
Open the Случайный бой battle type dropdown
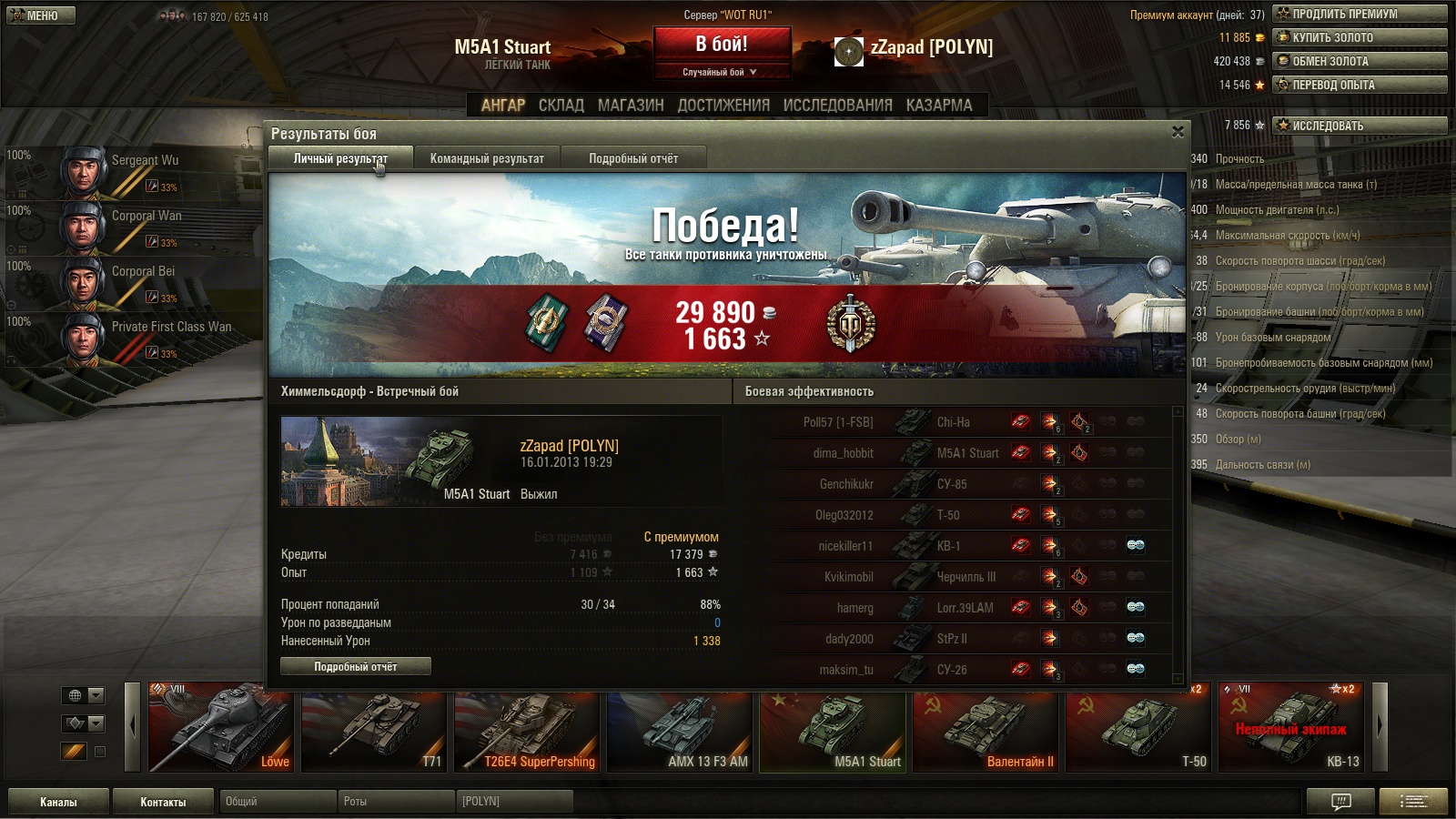click(x=721, y=72)
